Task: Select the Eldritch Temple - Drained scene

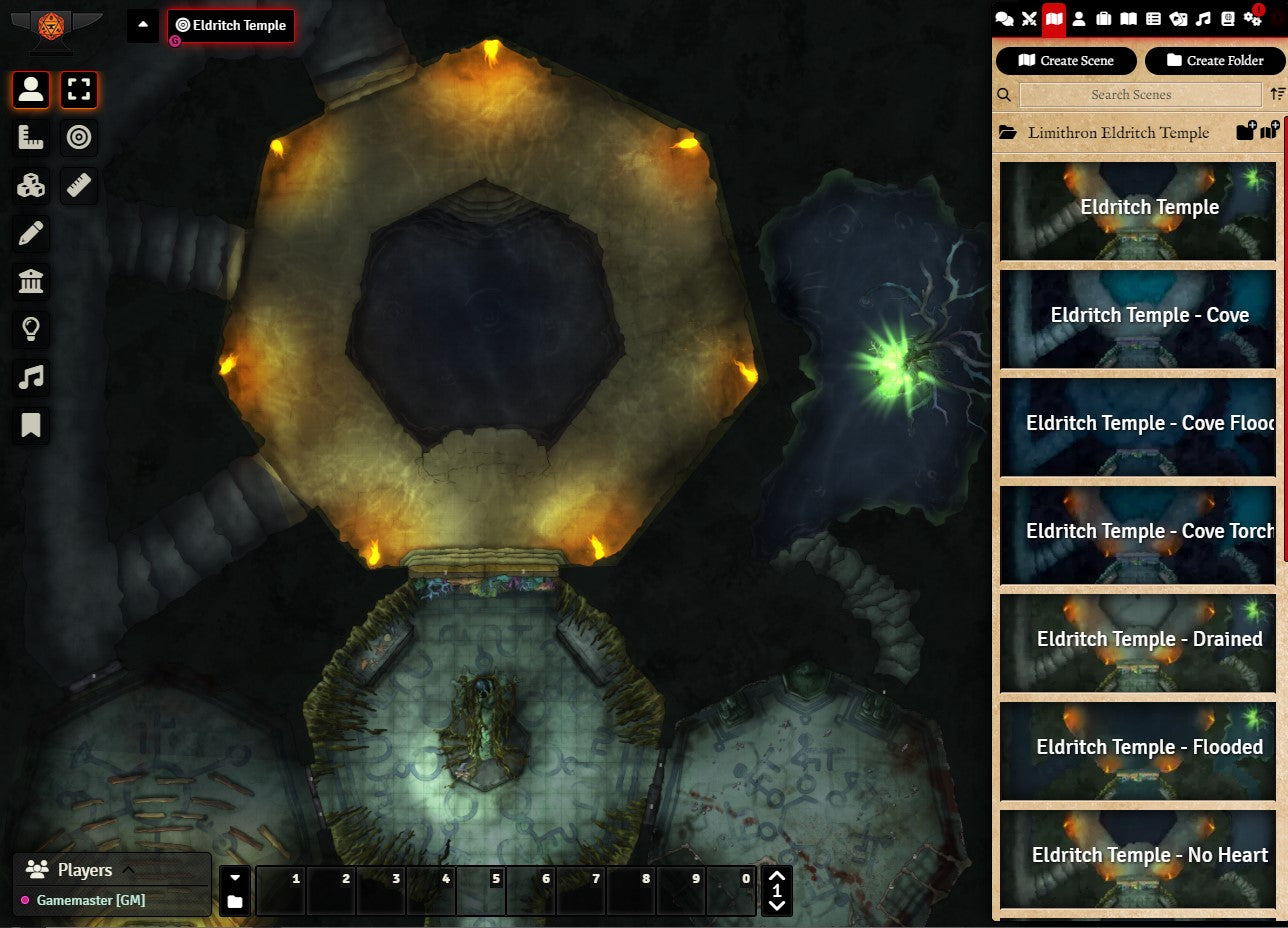Action: (x=1138, y=640)
